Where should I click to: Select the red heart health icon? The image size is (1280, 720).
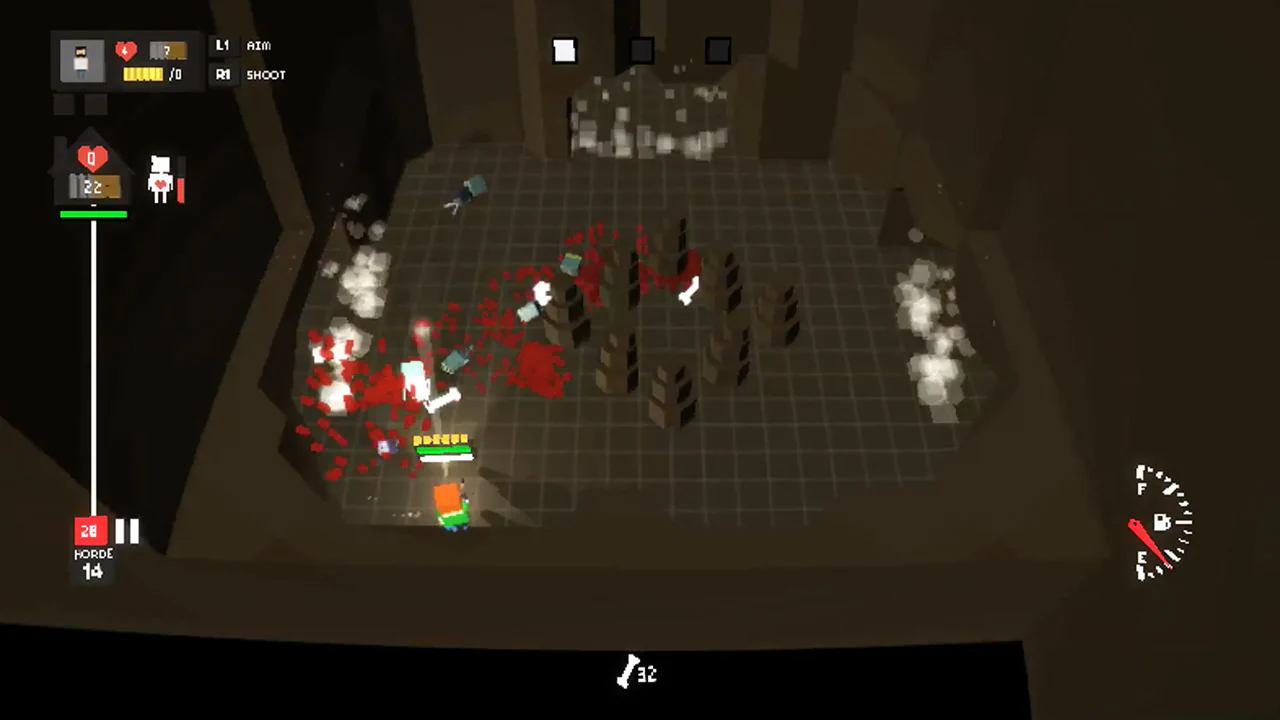tap(124, 50)
